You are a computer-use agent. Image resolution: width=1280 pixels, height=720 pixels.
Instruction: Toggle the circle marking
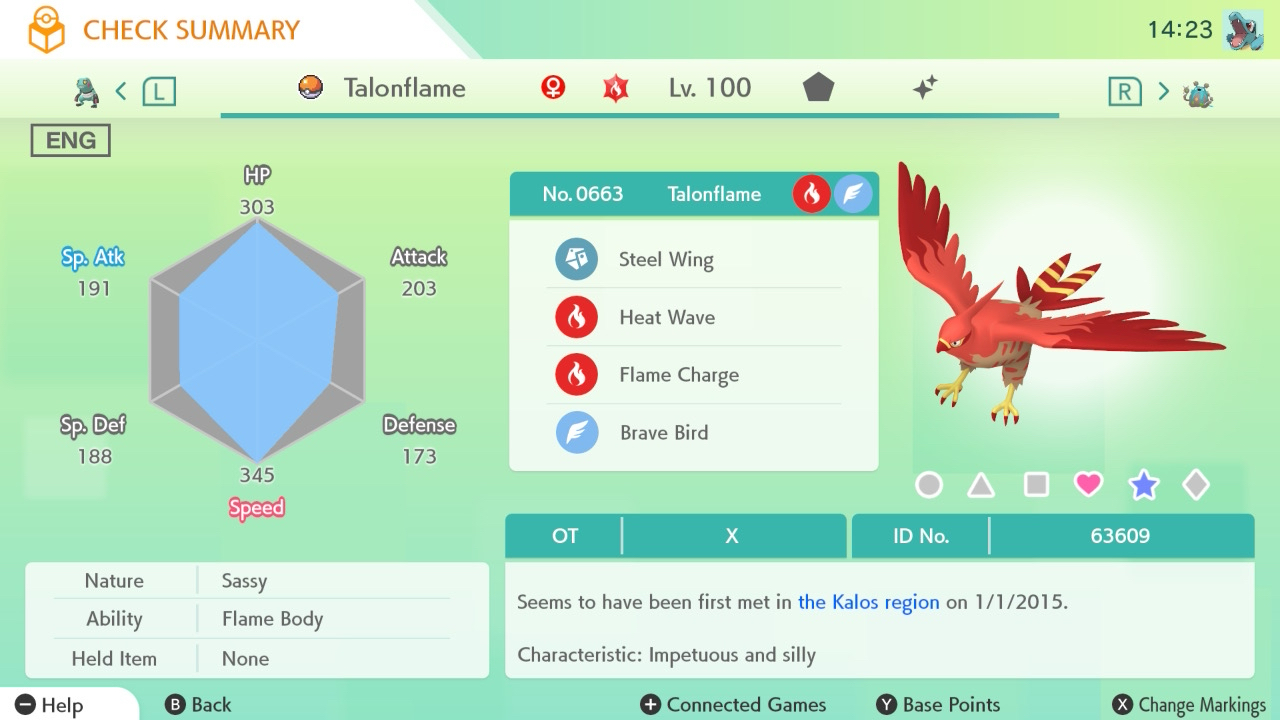click(929, 486)
